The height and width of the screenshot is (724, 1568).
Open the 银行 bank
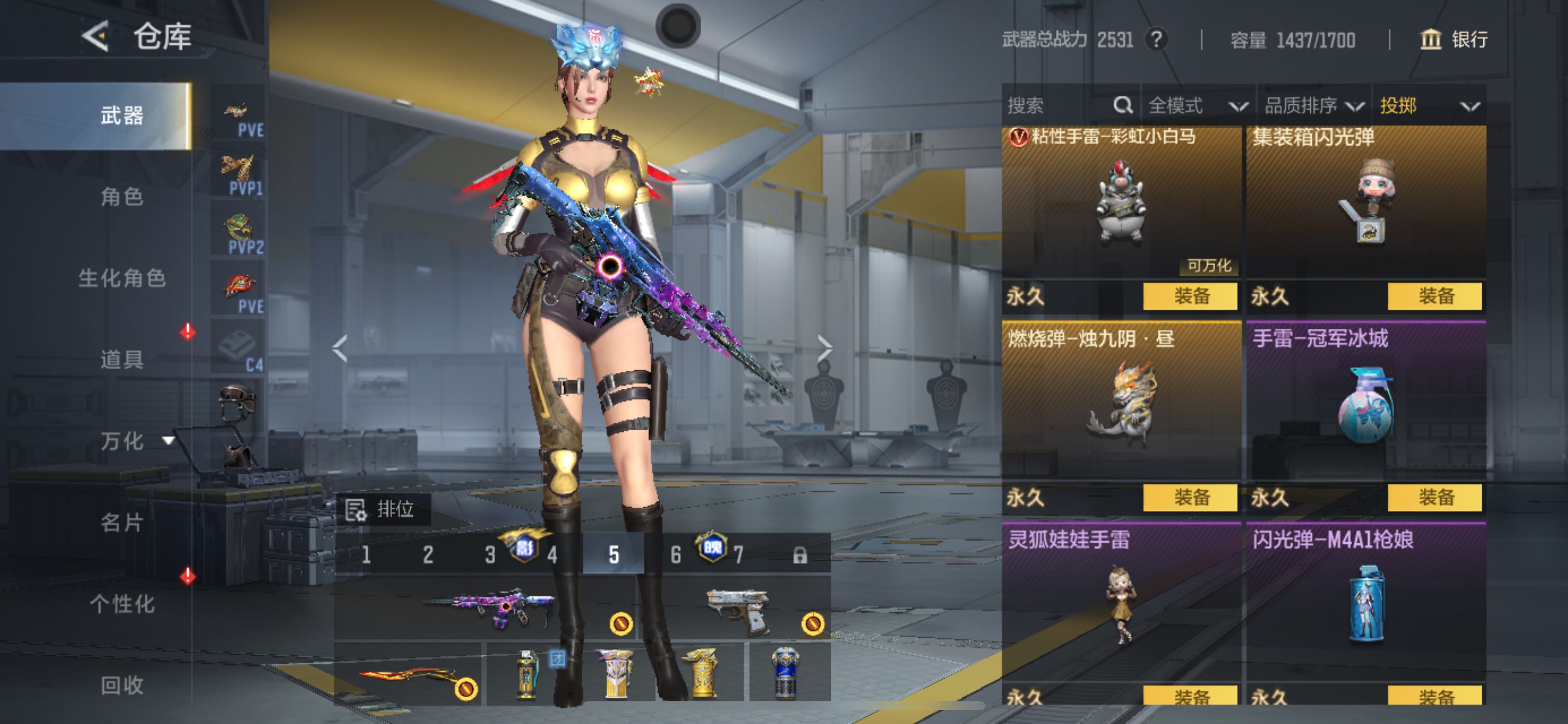pyautogui.click(x=1454, y=40)
